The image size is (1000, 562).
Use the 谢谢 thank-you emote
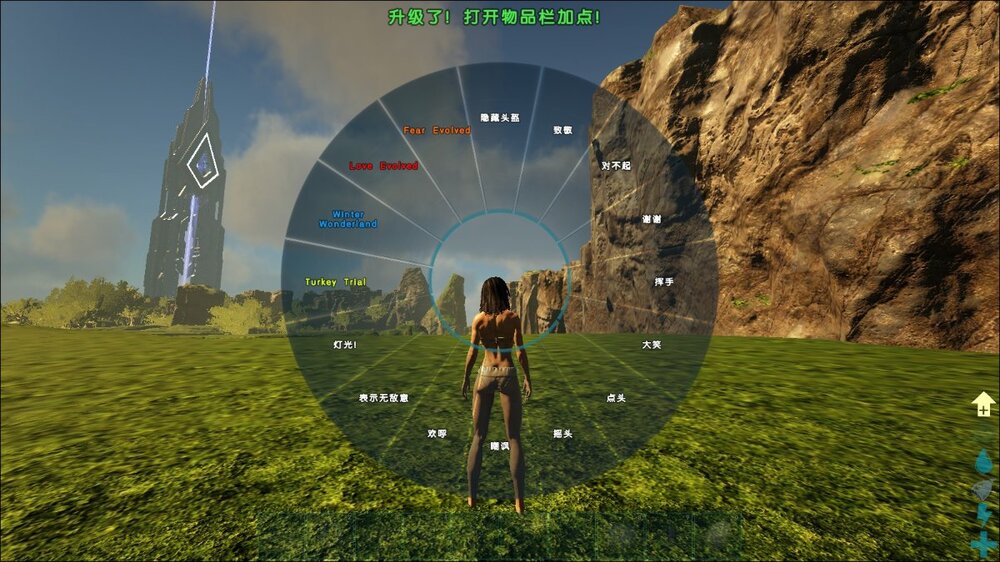click(651, 219)
